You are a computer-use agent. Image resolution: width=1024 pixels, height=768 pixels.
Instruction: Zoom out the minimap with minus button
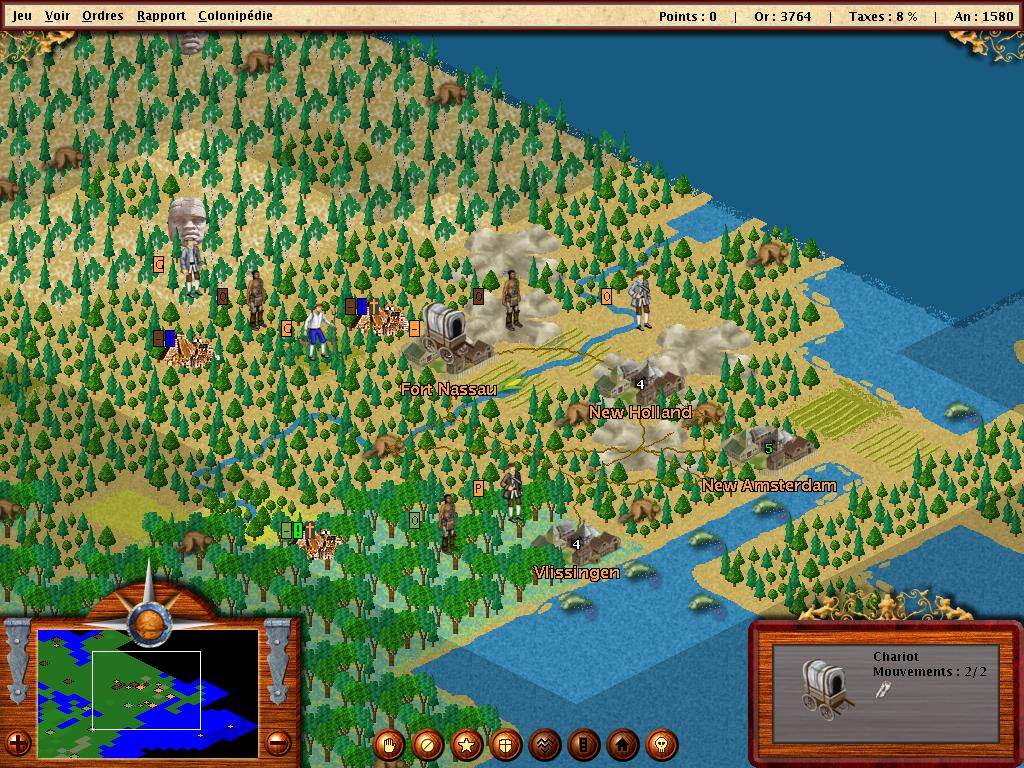[277, 743]
